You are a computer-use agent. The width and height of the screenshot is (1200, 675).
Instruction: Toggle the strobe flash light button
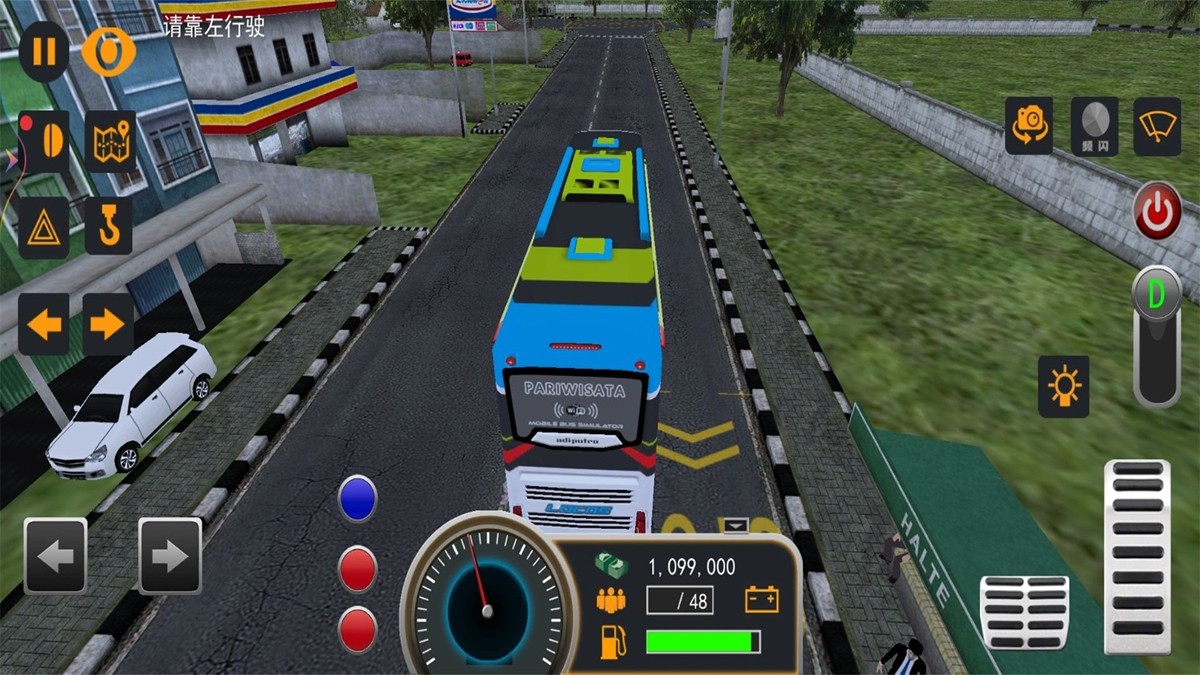[1095, 126]
